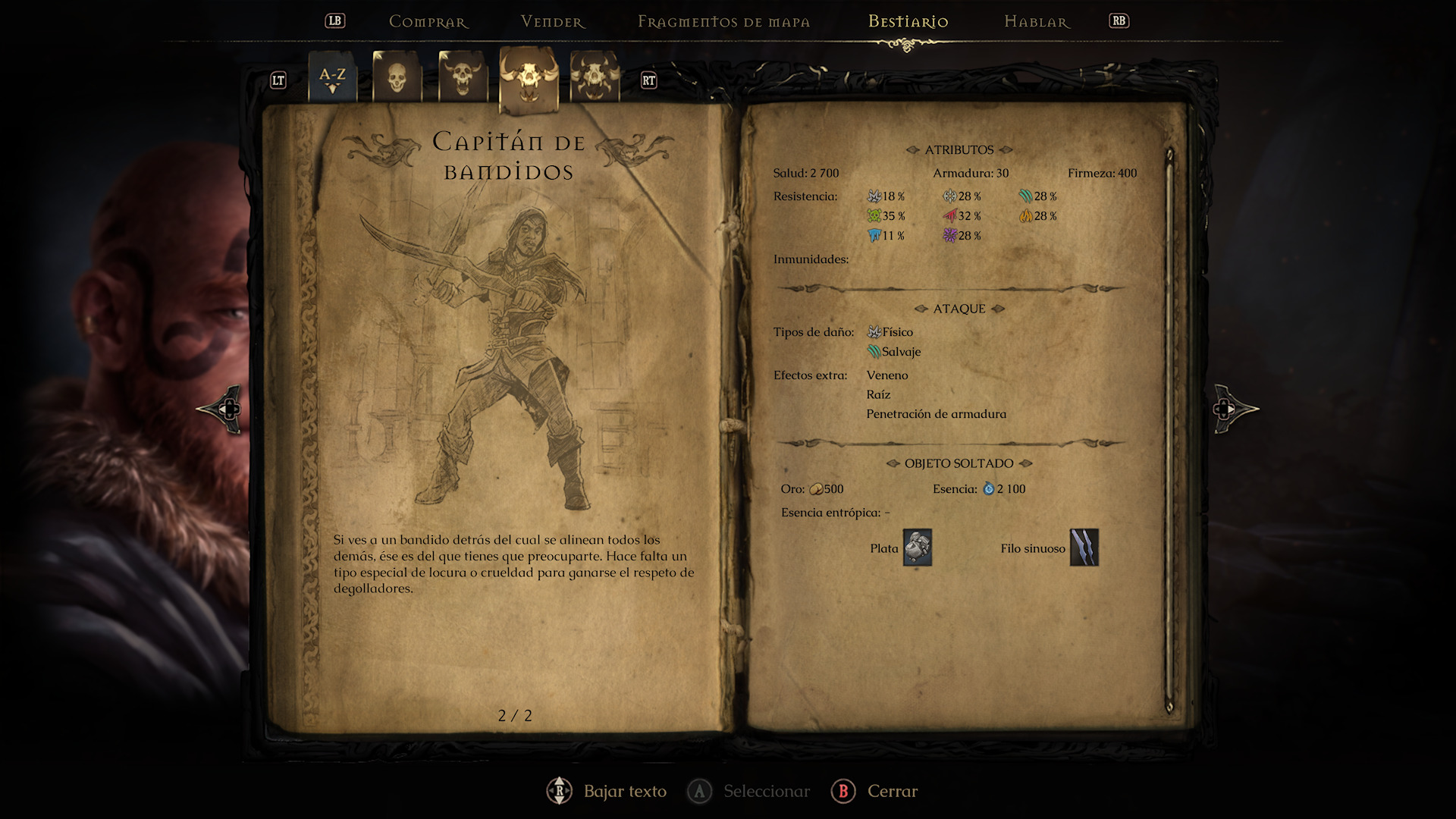
Task: Select the plain skull bestiary category
Action: [x=397, y=77]
